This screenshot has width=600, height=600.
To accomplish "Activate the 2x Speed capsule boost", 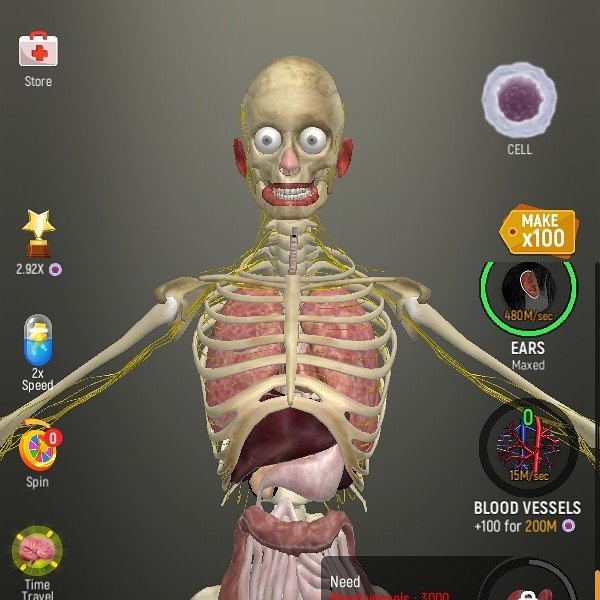I will [37, 344].
